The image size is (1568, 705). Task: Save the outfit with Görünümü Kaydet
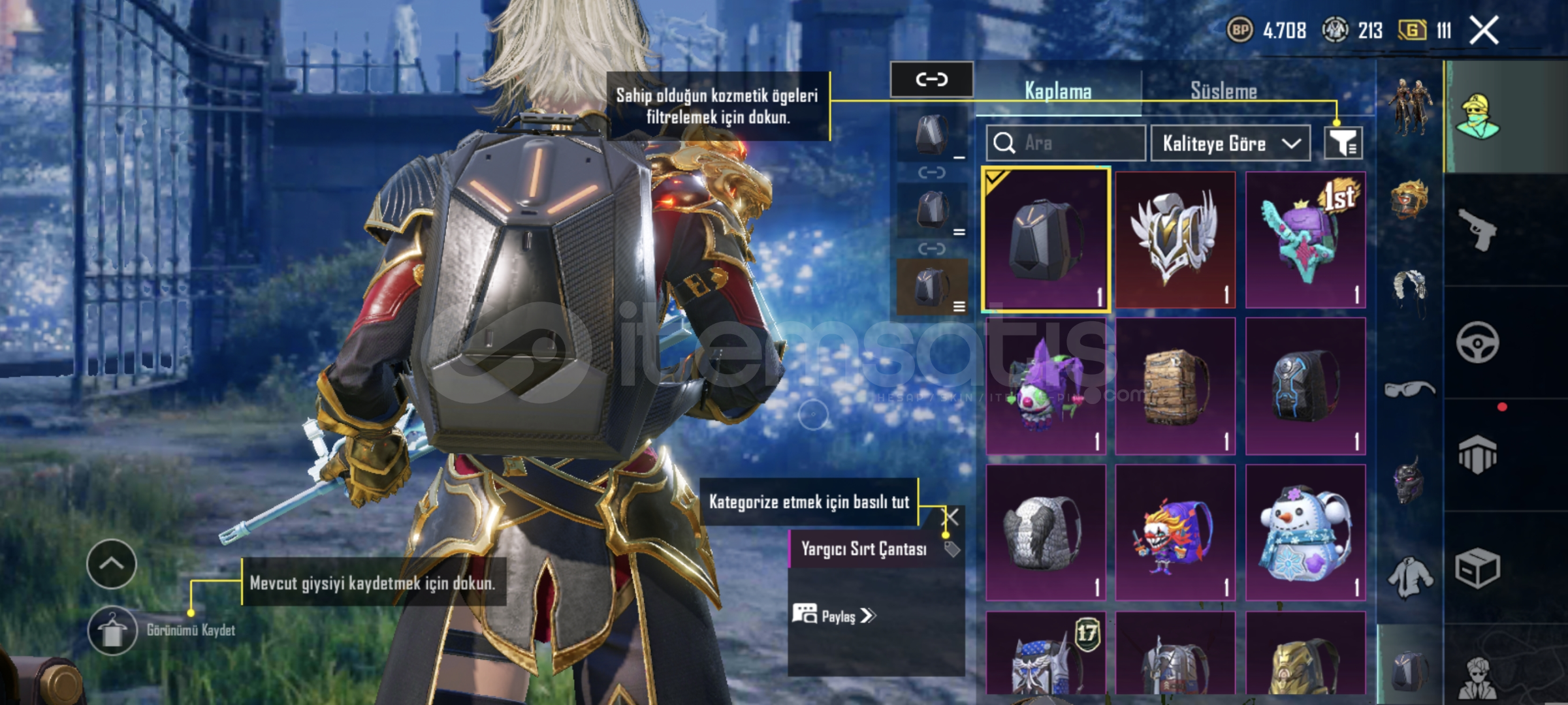point(112,631)
